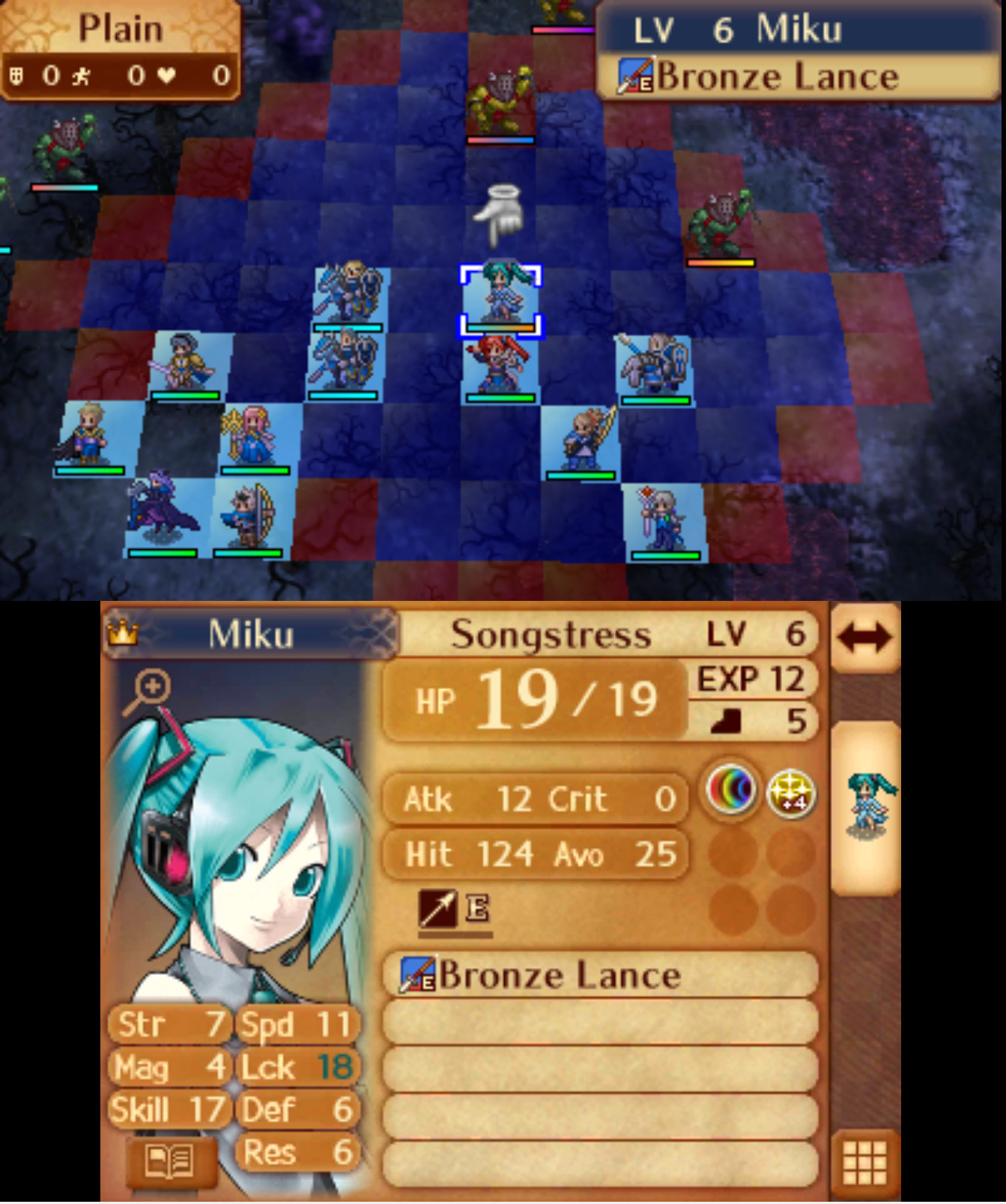Click Miku's orange HP bar on the map

pyautogui.click(x=500, y=326)
